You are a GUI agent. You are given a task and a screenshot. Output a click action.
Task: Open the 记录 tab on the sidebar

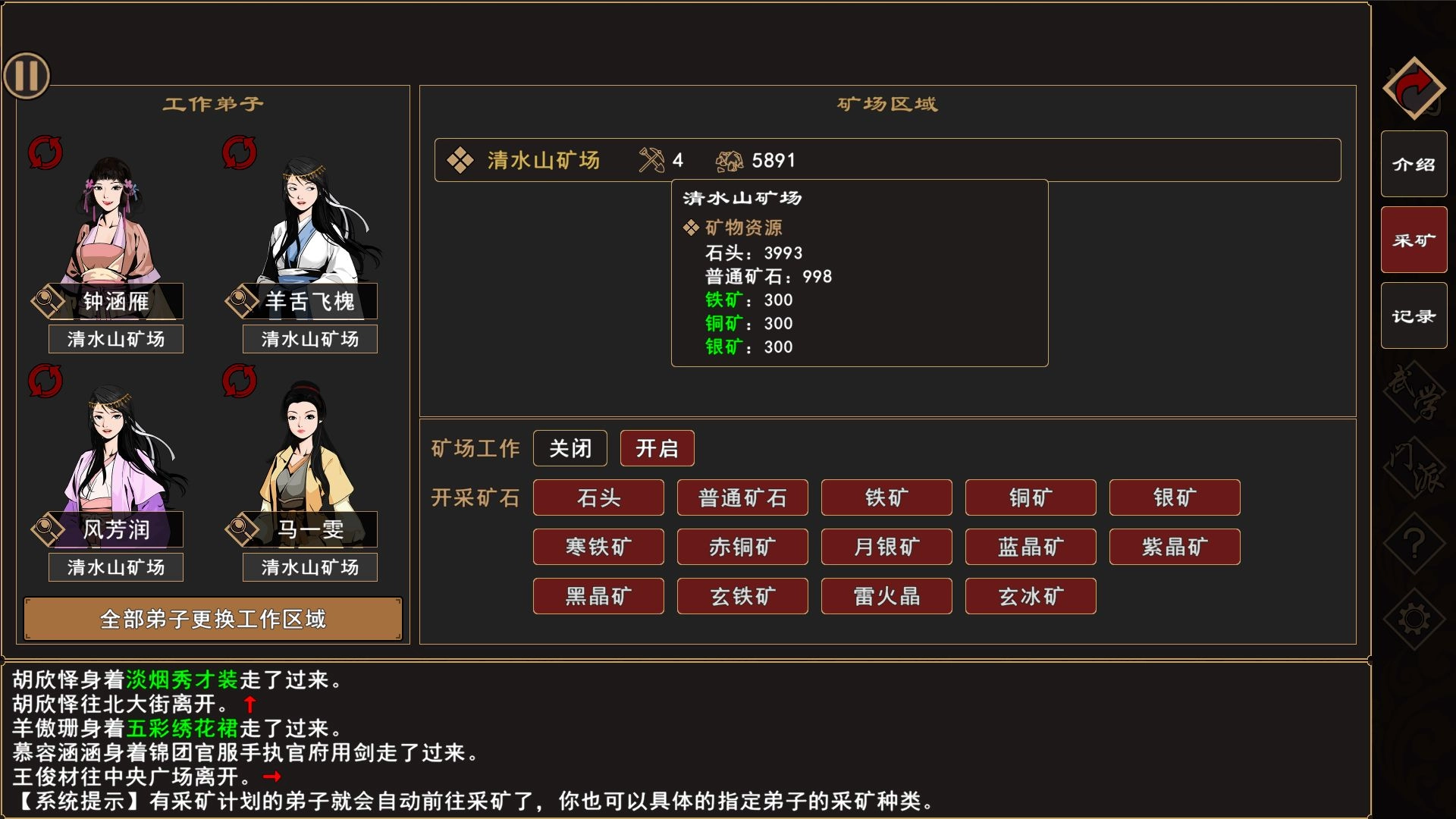(1414, 315)
